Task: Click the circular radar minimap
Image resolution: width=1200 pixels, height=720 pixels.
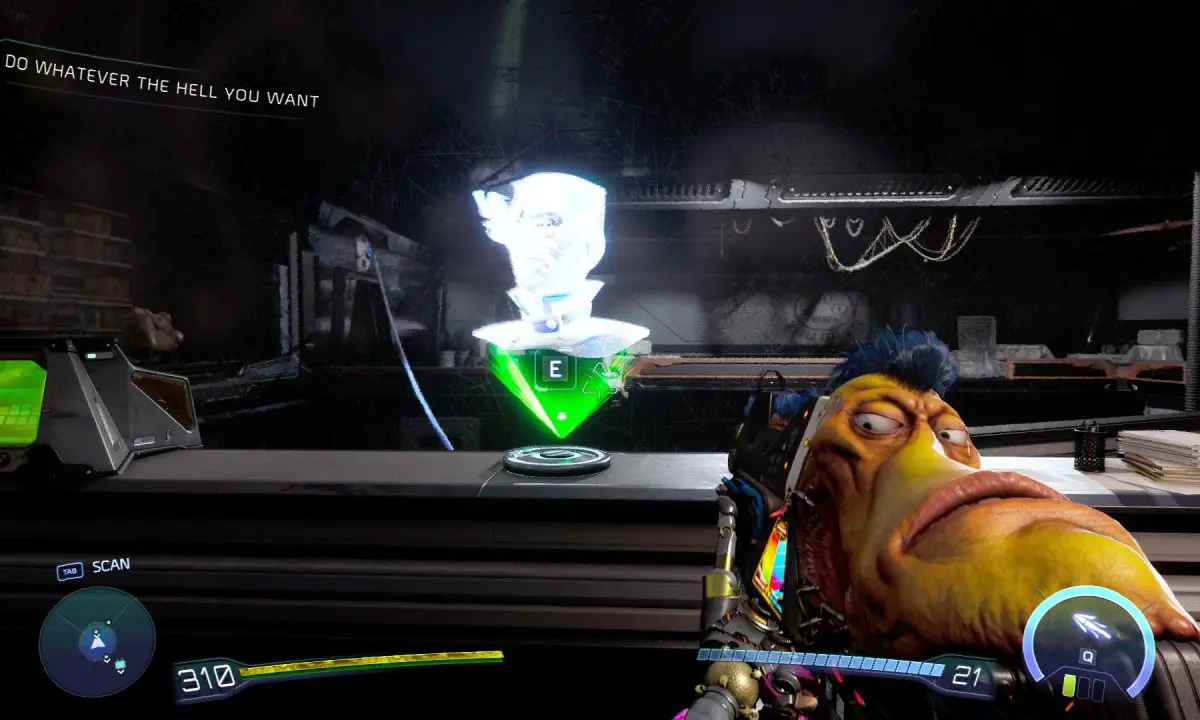Action: coord(97,642)
